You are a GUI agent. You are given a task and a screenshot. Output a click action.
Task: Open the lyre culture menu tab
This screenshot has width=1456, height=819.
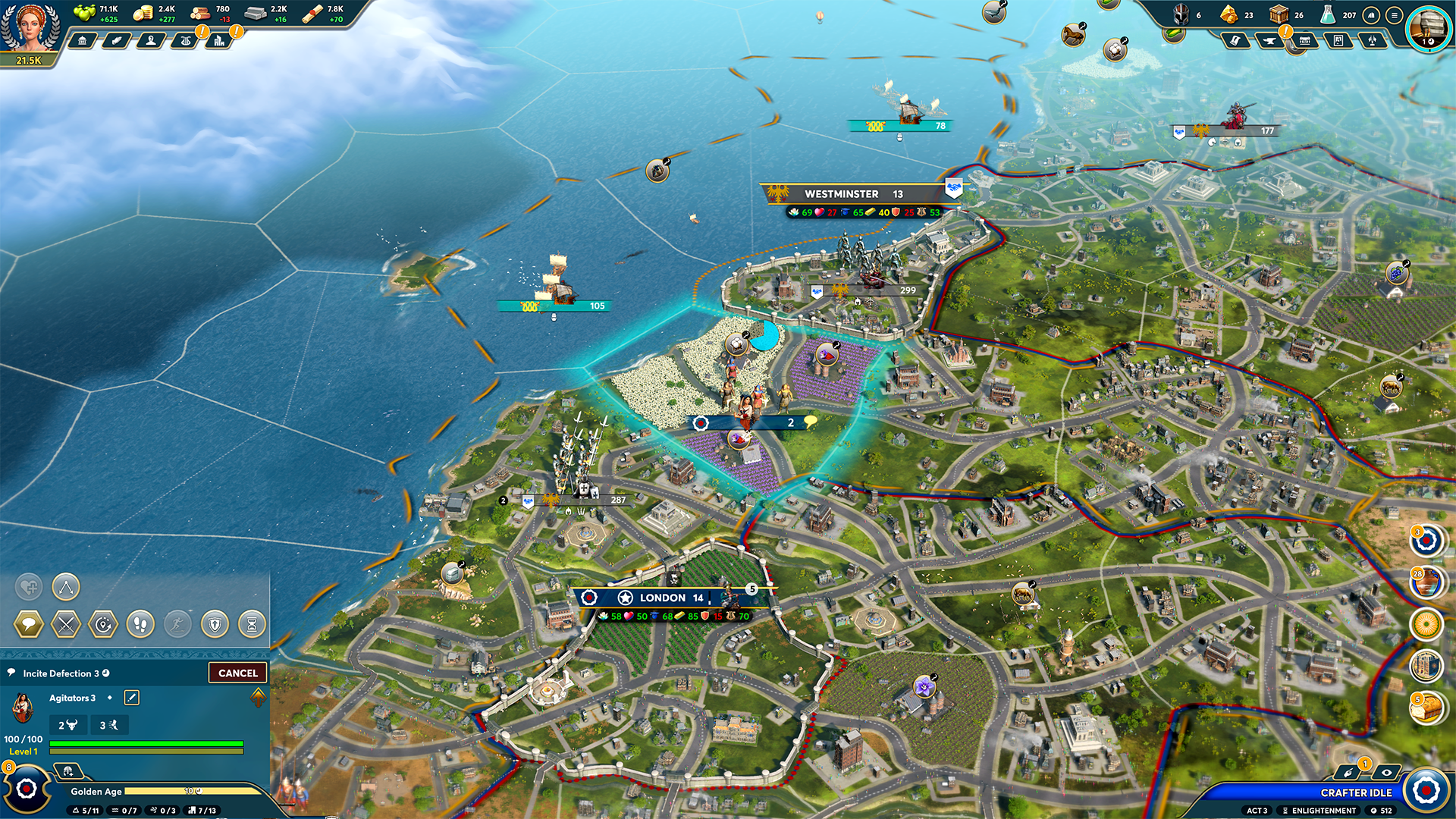click(x=185, y=40)
